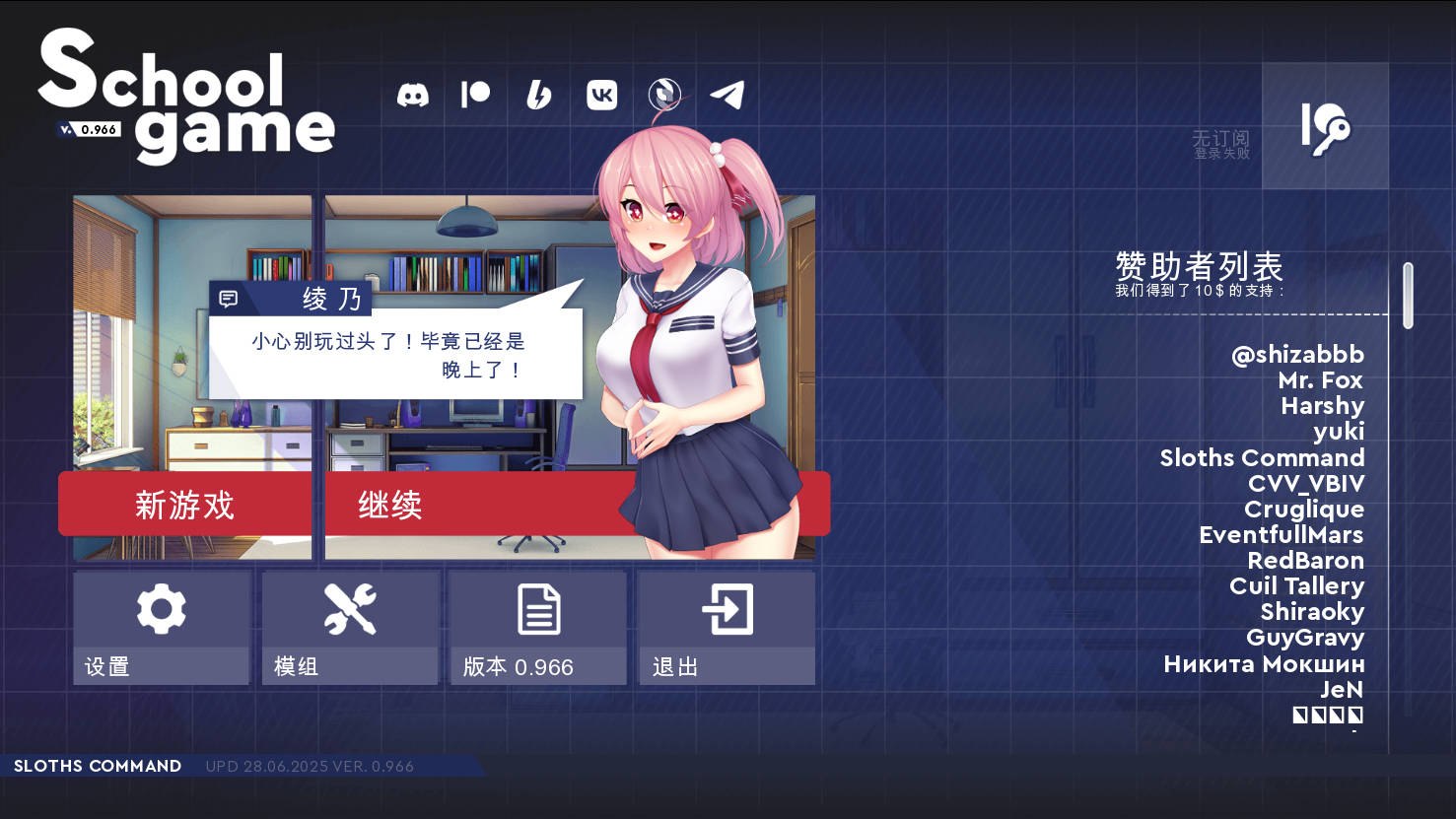This screenshot has width=1456, height=819.
Task: Open the VK social icon
Action: tap(600, 96)
